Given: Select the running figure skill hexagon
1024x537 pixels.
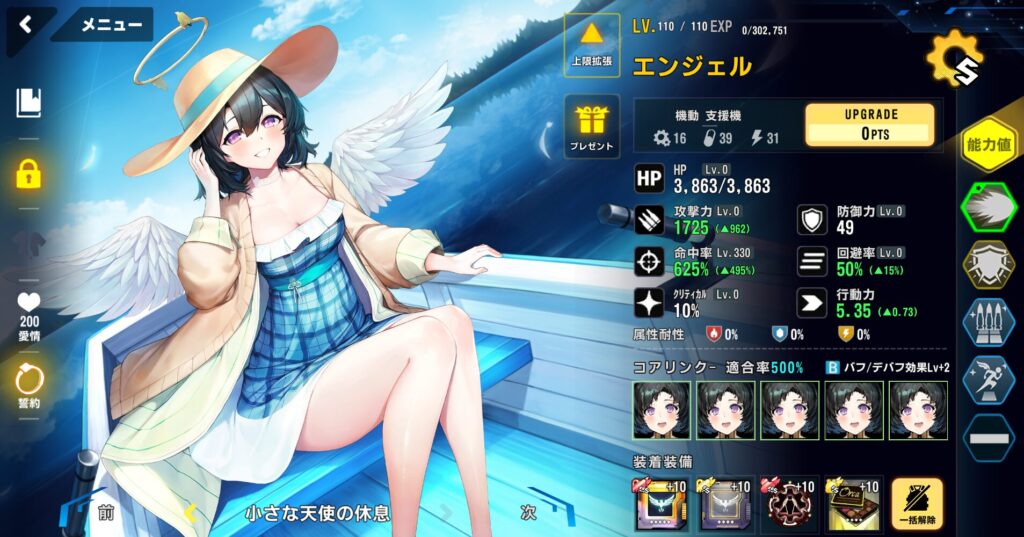Looking at the screenshot, I should tap(988, 380).
